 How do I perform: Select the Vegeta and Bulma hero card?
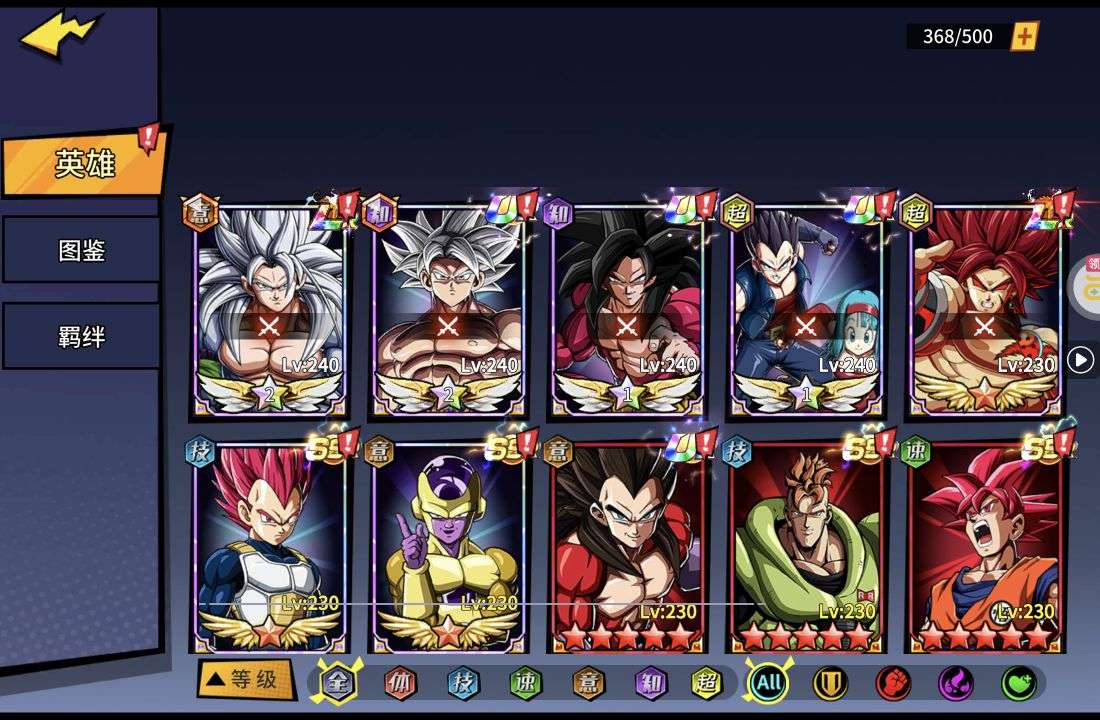pyautogui.click(x=806, y=310)
